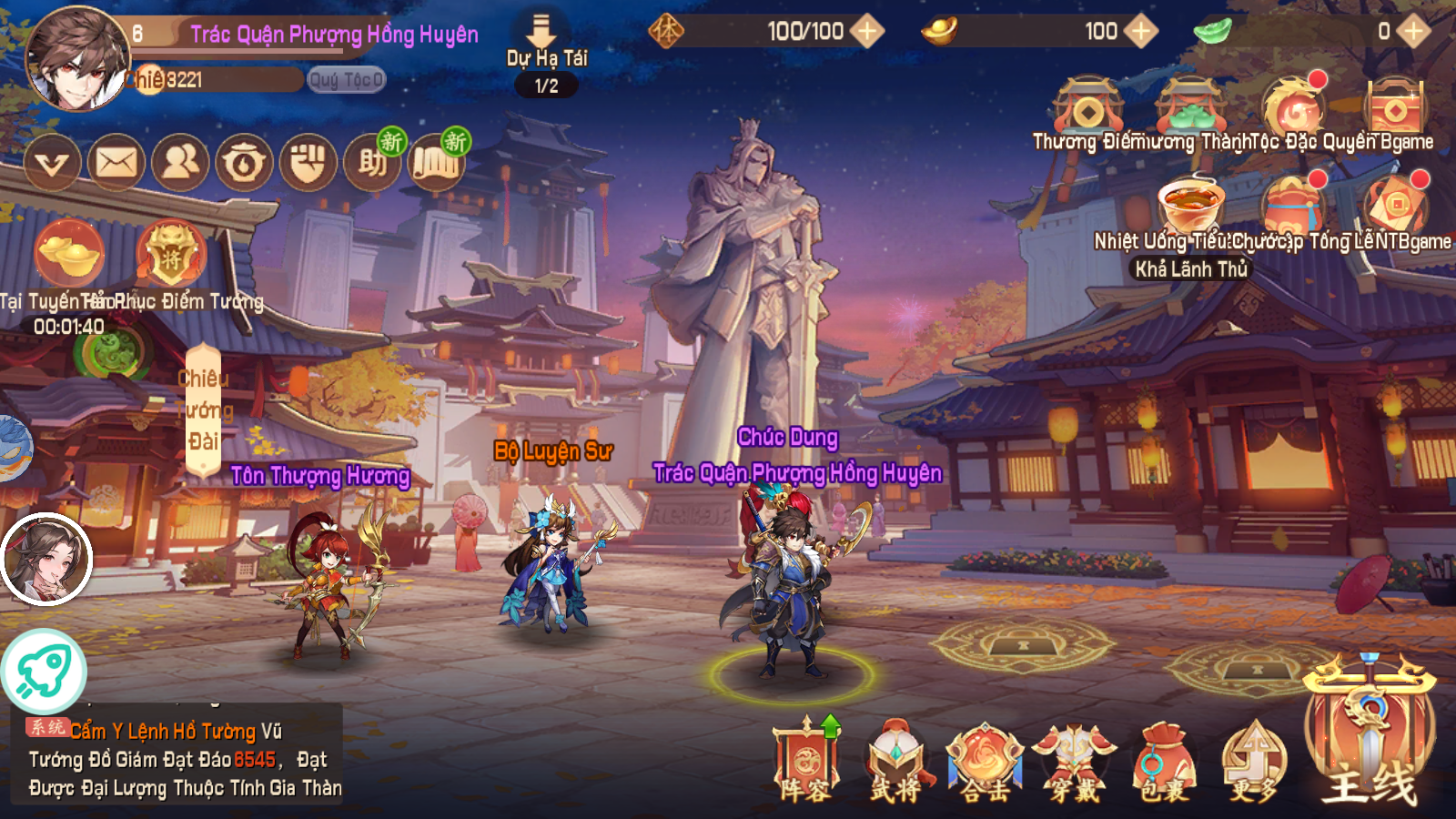Add gold ingots with the plus button
Image resolution: width=1456 pixels, height=819 pixels.
click(1140, 32)
